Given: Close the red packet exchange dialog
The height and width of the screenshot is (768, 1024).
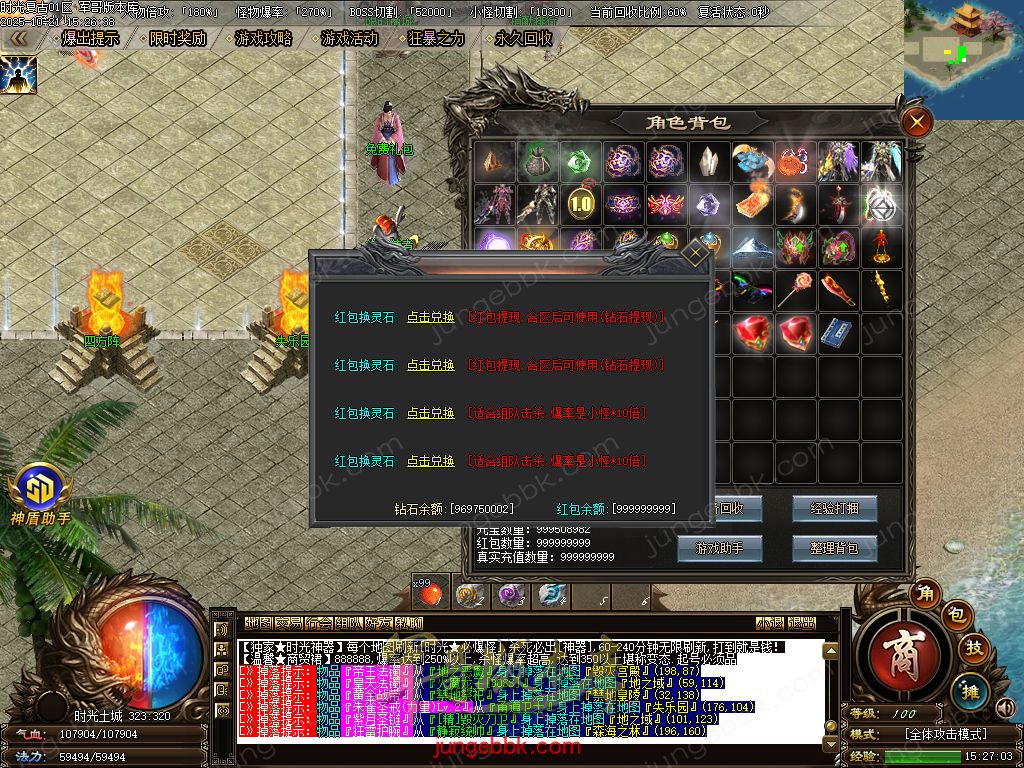Looking at the screenshot, I should (695, 254).
